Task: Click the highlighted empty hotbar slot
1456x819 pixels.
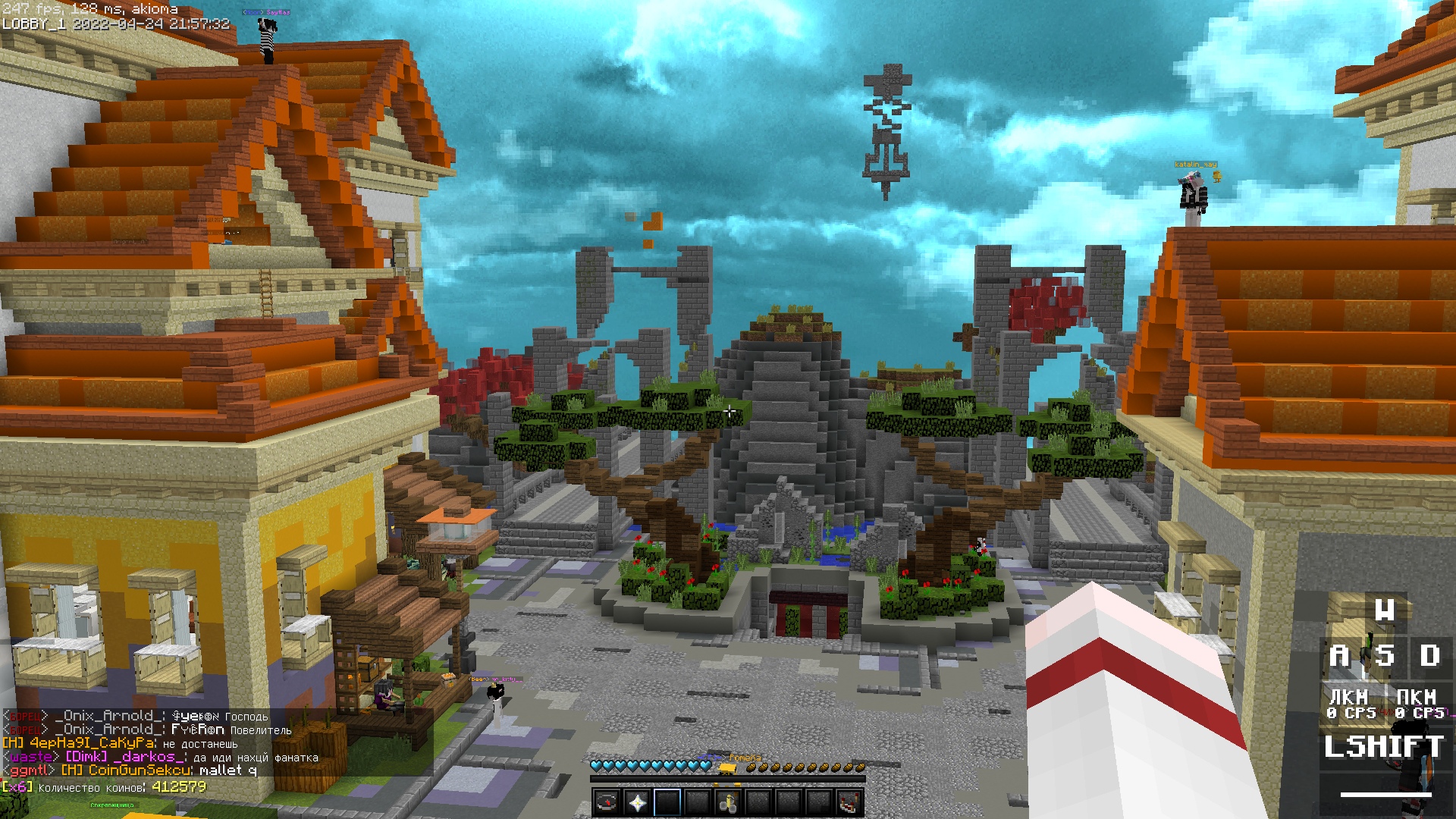Action: point(667,802)
